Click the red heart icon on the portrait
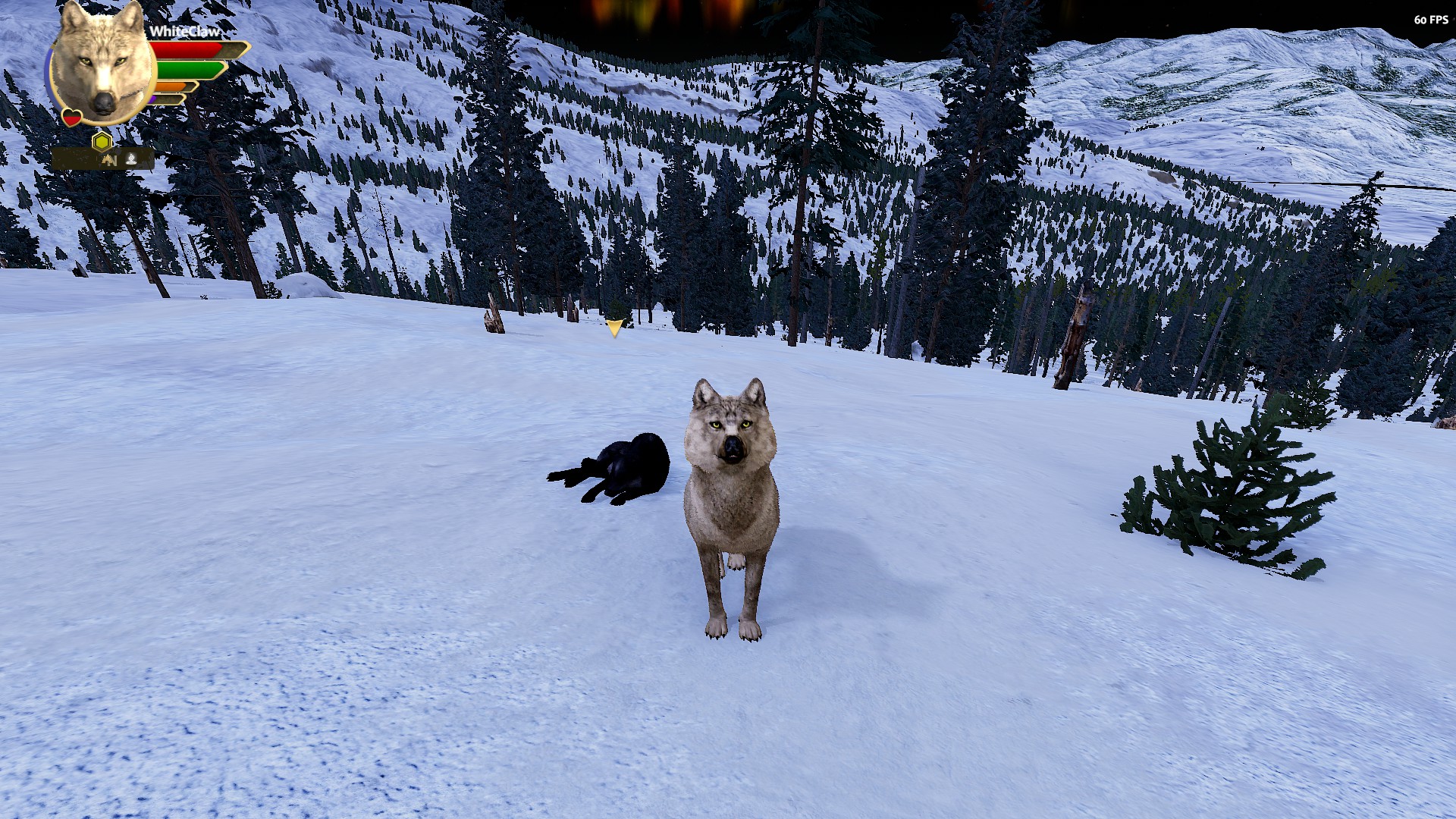Screen dimensions: 1456x819 point(72,118)
